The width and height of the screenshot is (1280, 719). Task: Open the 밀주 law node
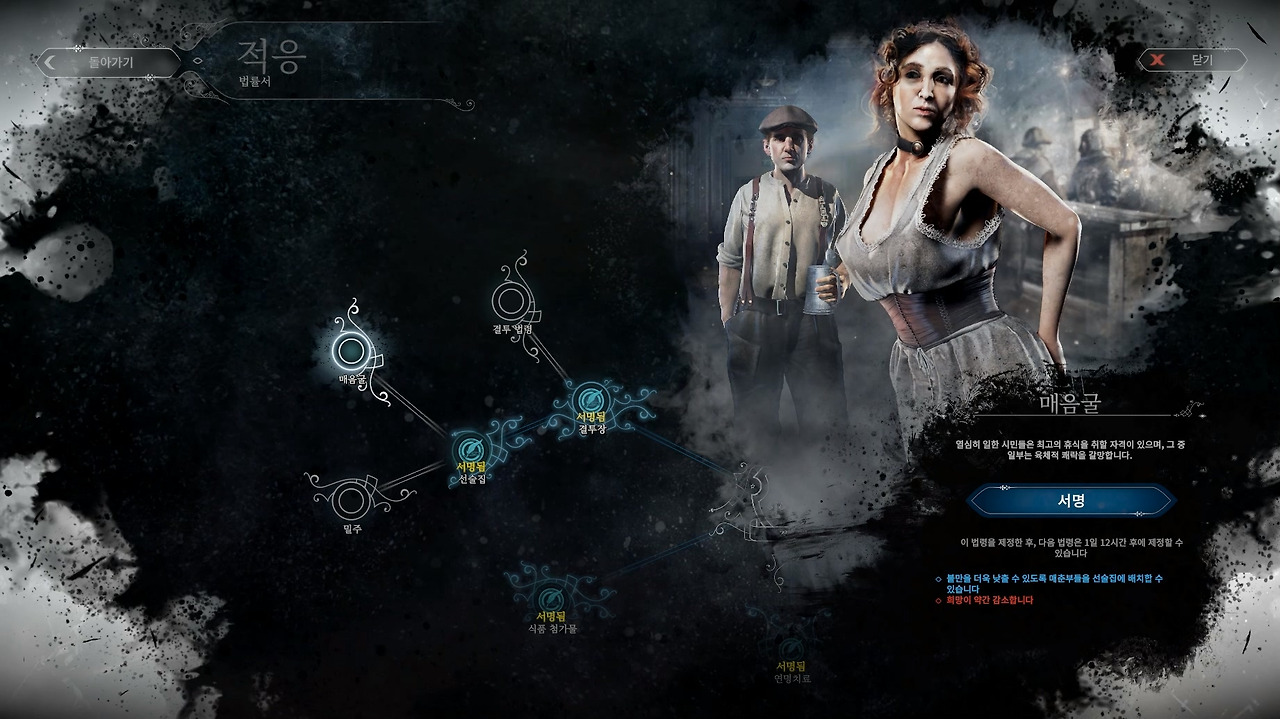point(349,499)
